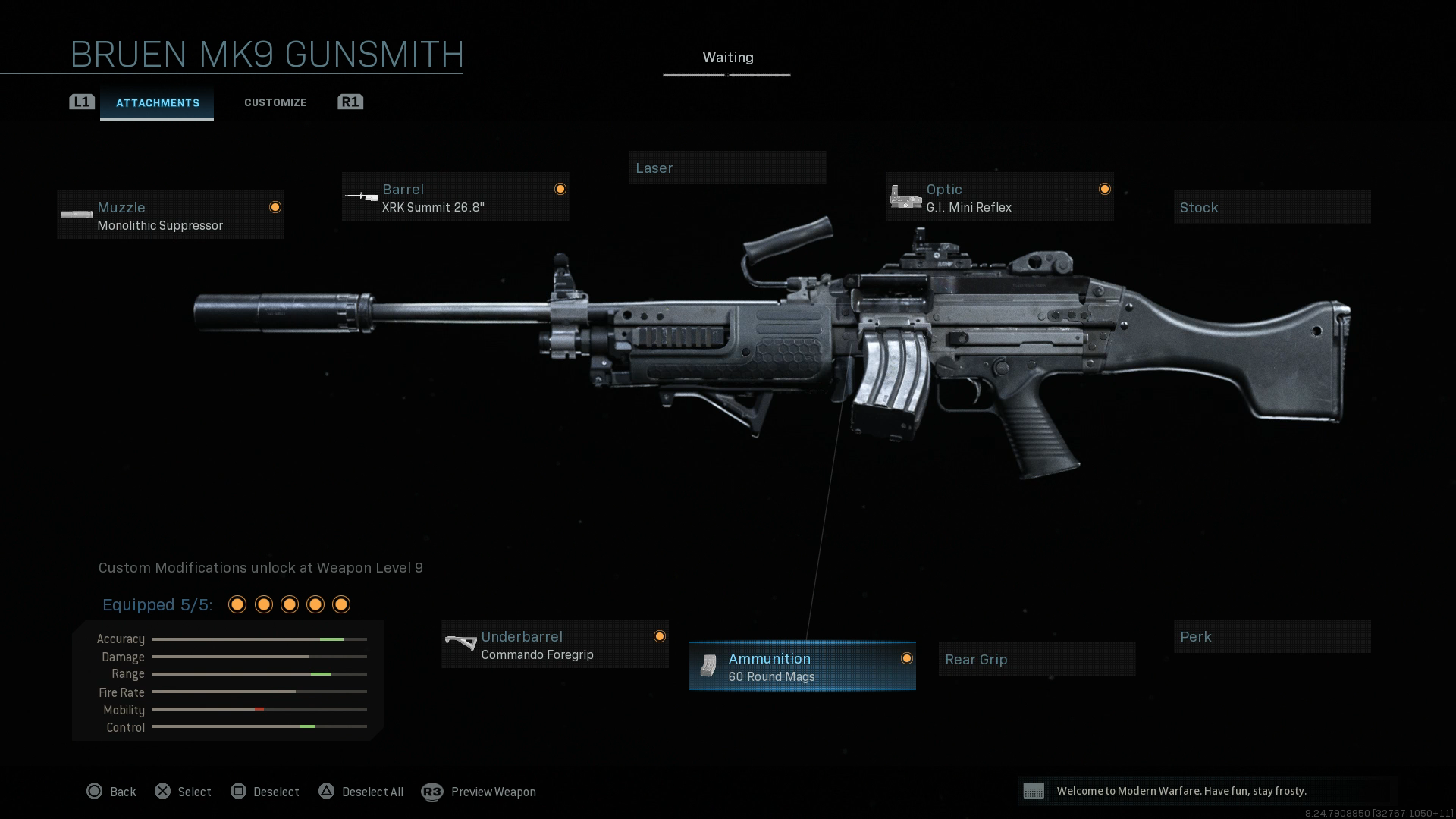Viewport: 1456px width, 819px height.
Task: Open the Perk attachment slot
Action: [x=1272, y=636]
